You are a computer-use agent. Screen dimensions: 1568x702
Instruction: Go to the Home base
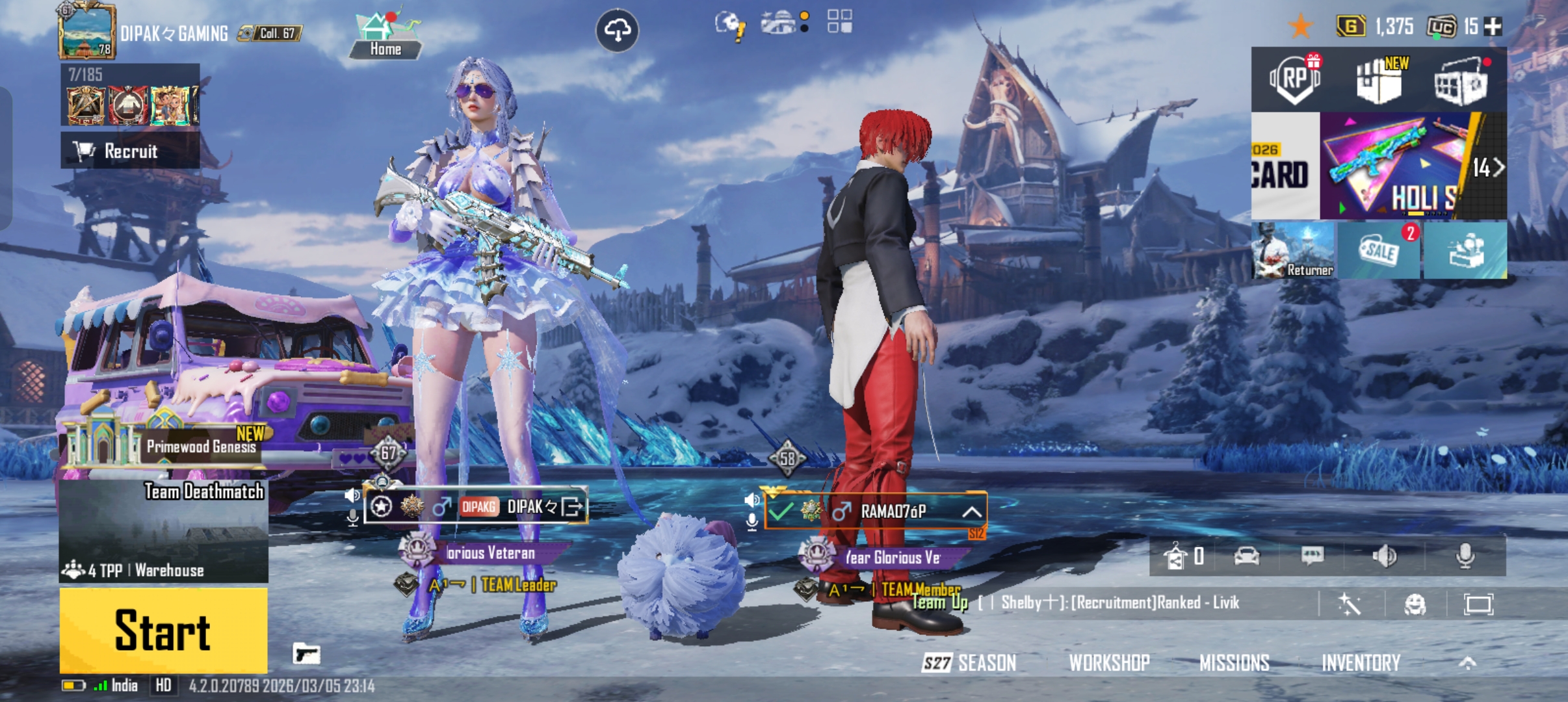click(385, 36)
